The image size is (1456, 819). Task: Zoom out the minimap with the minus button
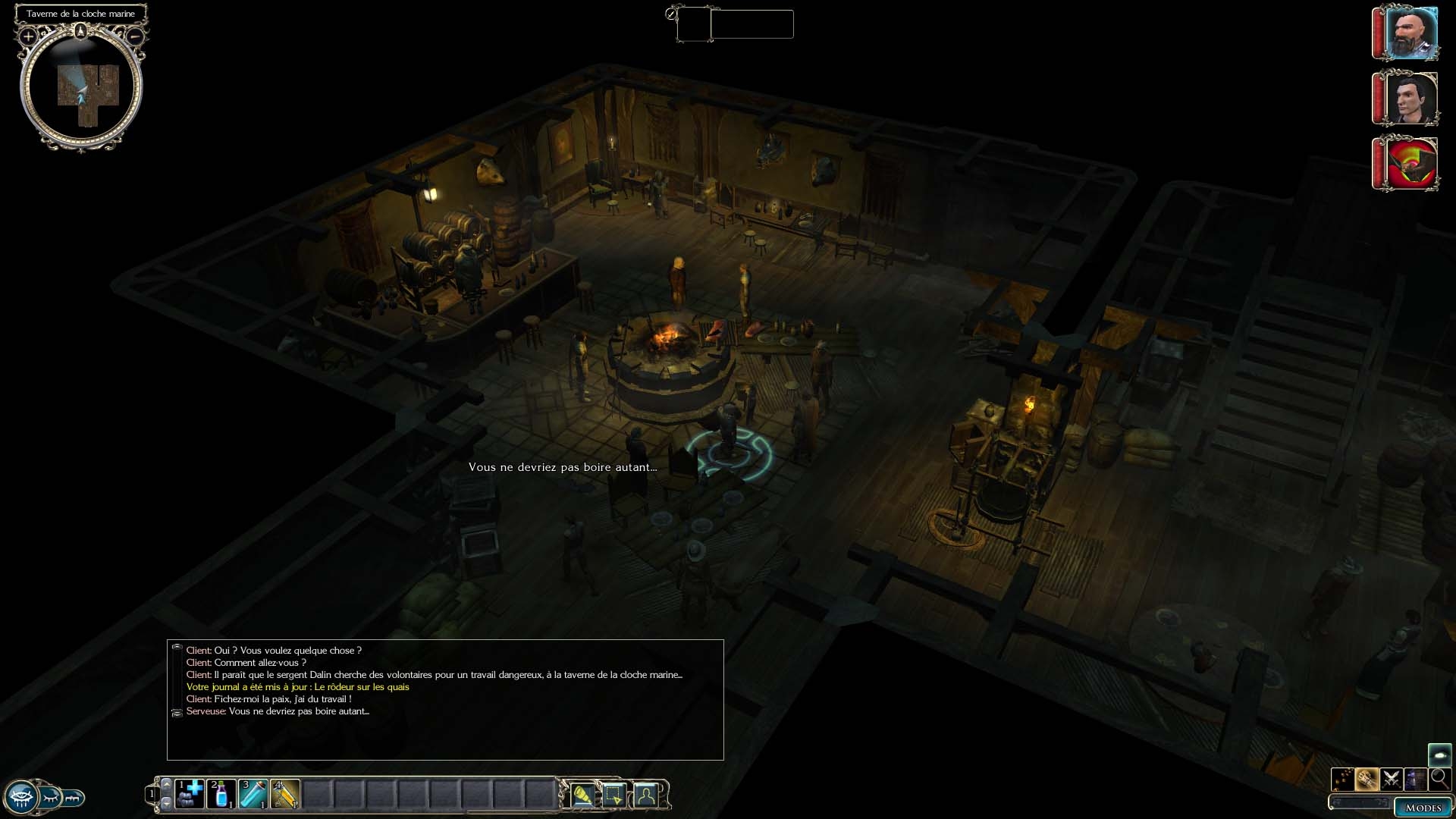134,36
